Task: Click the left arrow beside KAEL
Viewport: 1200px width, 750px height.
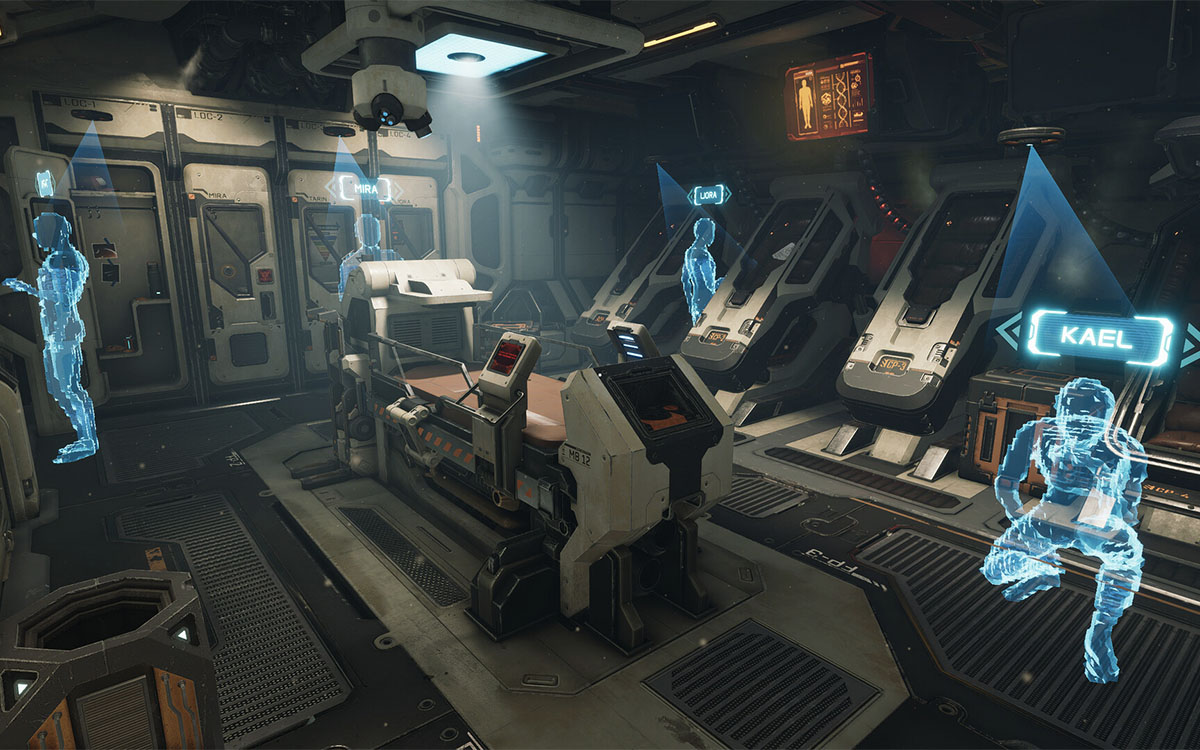Action: tap(1011, 339)
